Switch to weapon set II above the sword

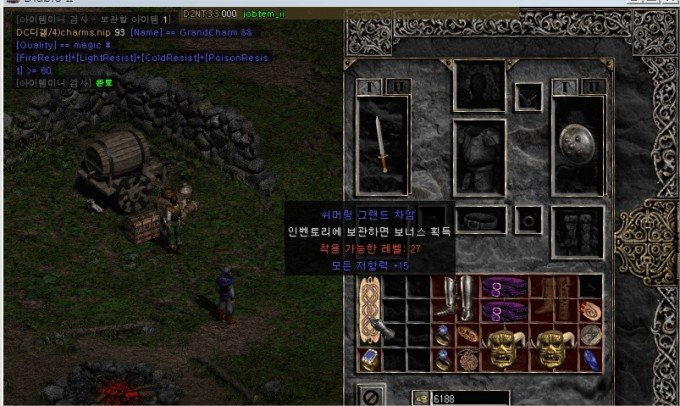[x=398, y=87]
